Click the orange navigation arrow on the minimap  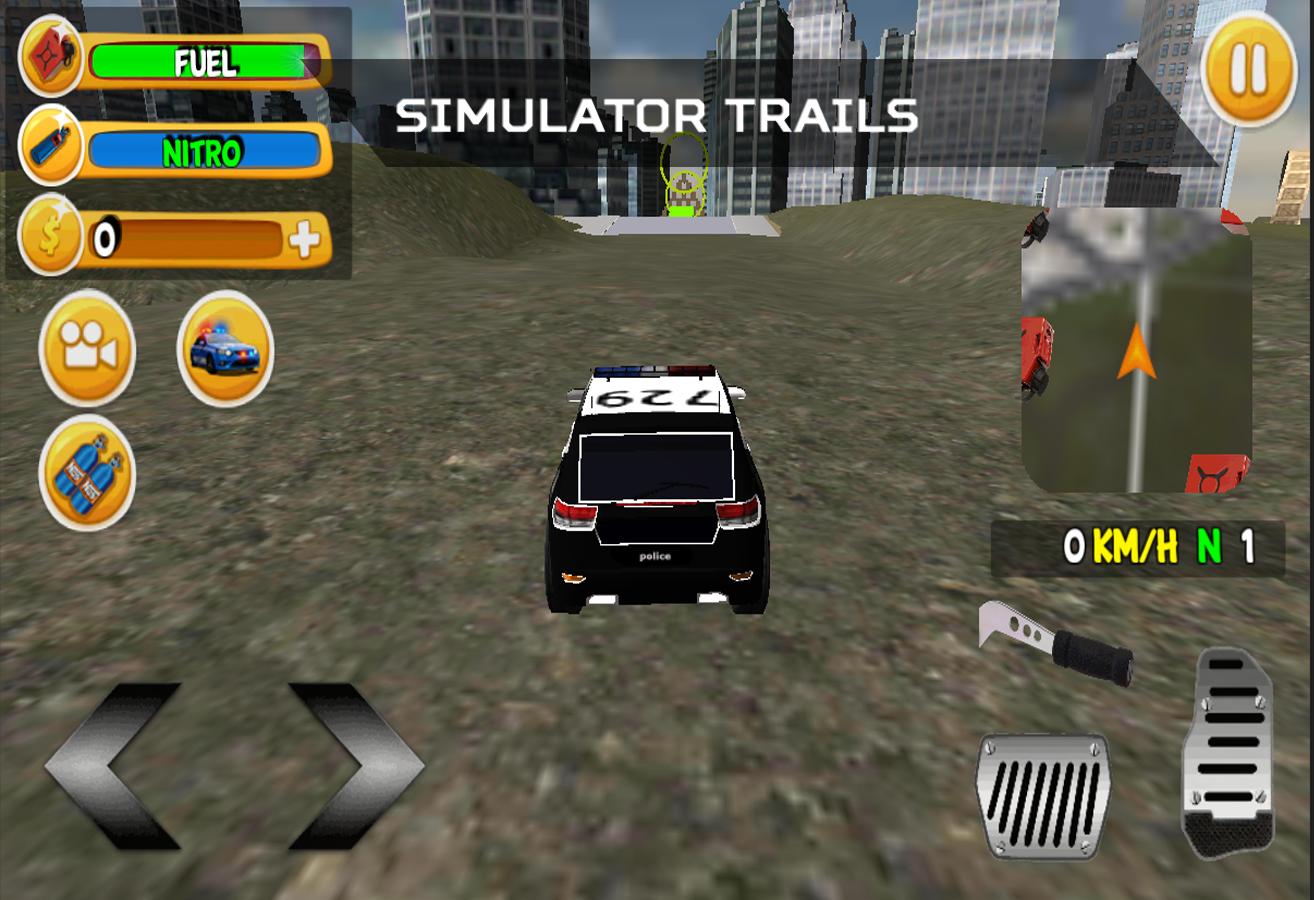point(1136,351)
